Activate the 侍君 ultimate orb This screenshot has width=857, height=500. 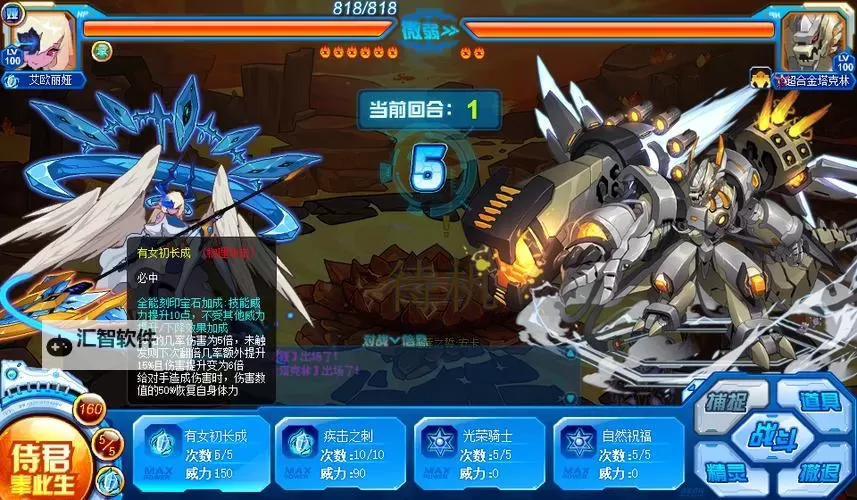tap(40, 460)
